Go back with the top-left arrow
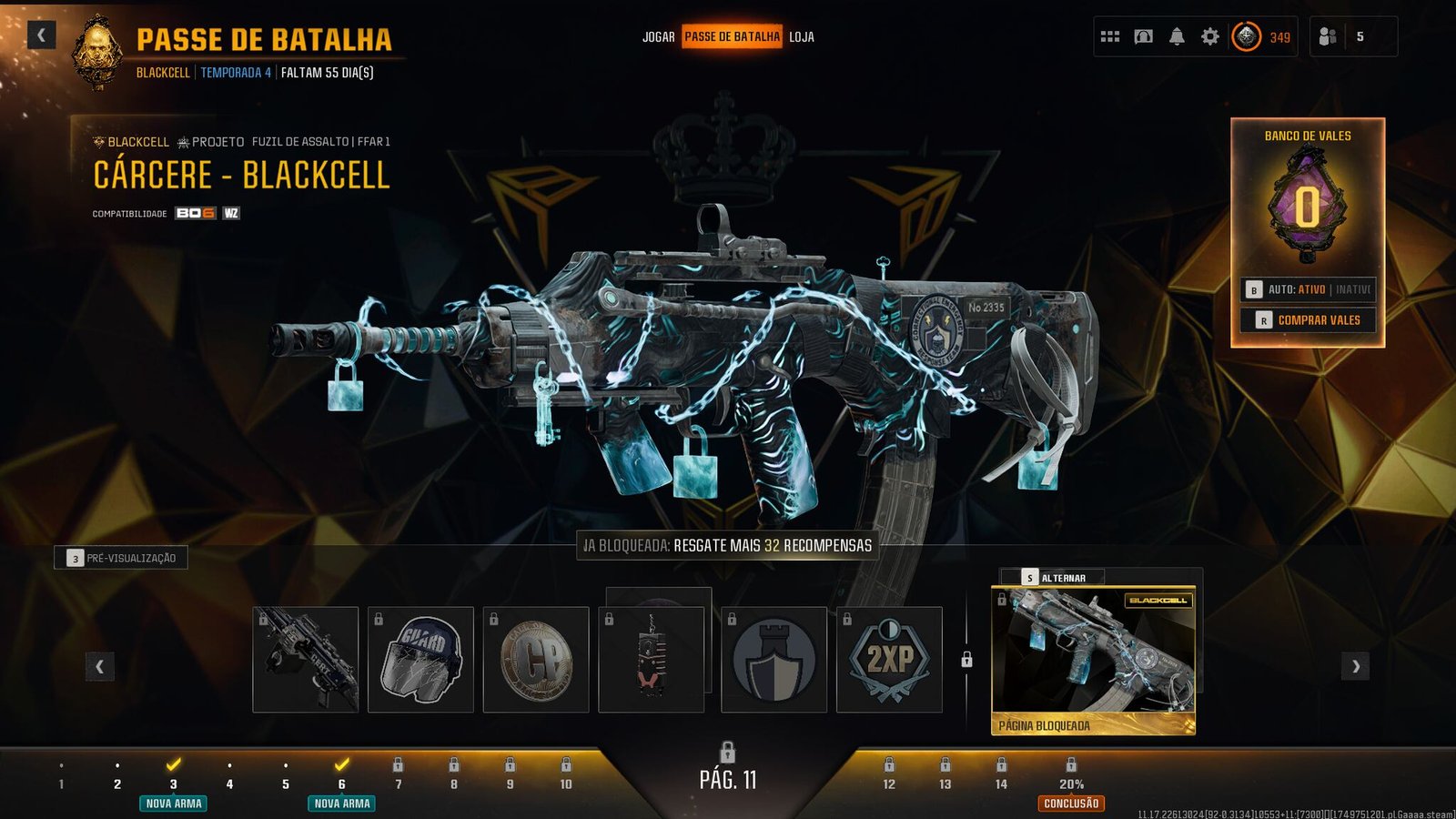Viewport: 1456px width, 819px height. (41, 35)
